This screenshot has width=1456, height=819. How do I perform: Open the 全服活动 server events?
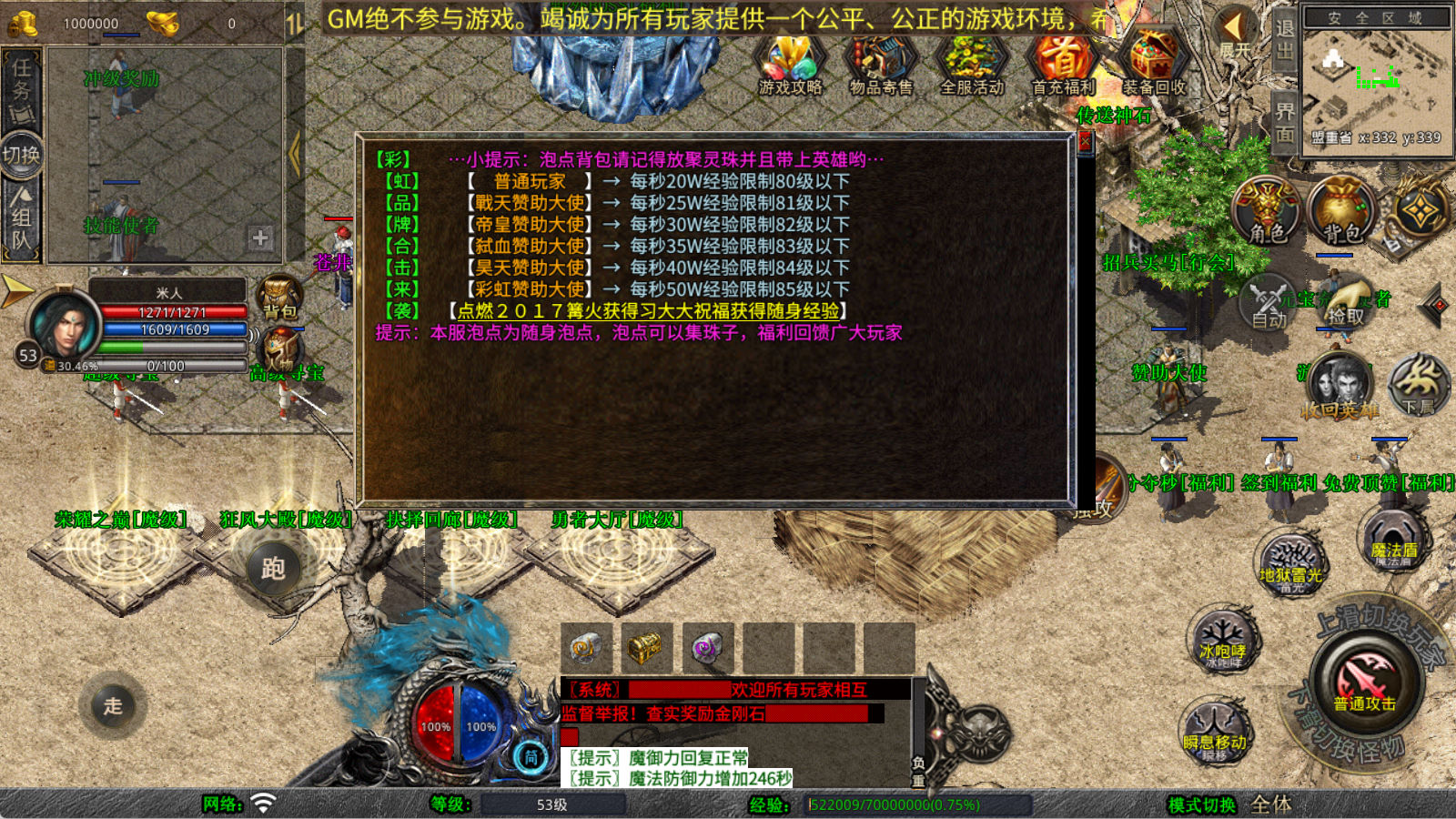point(971,64)
